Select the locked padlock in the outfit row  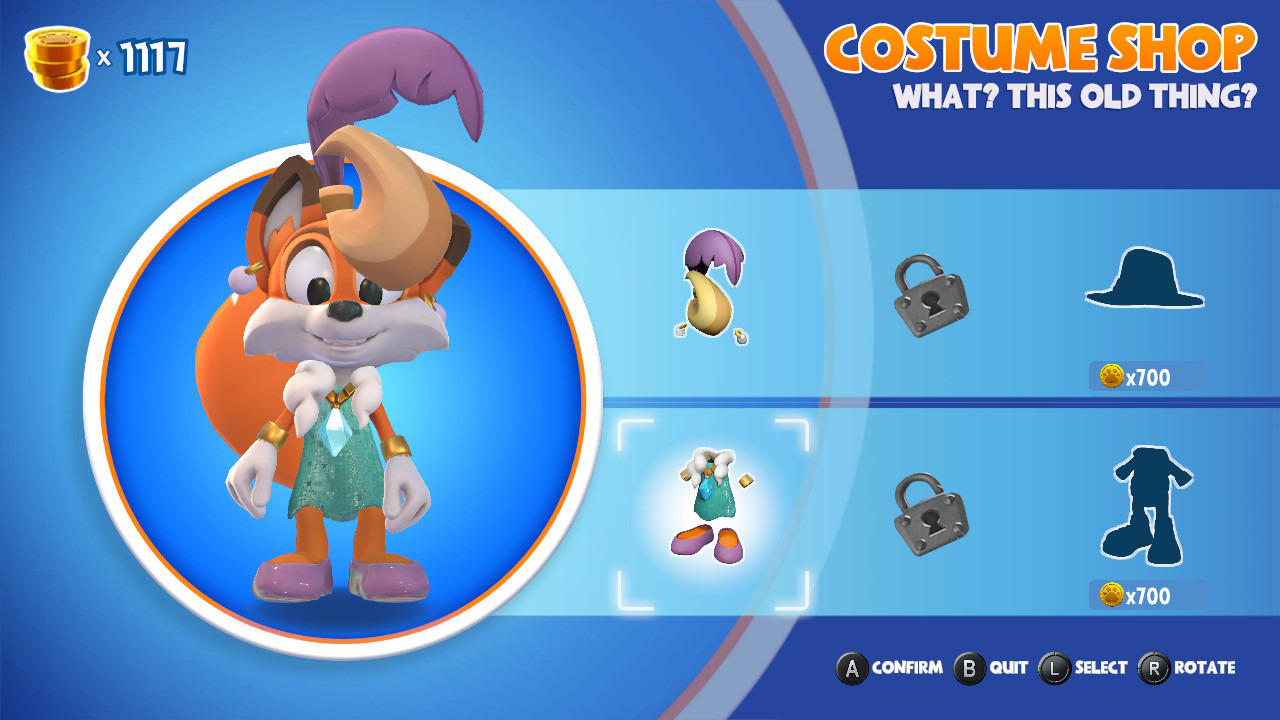930,514
